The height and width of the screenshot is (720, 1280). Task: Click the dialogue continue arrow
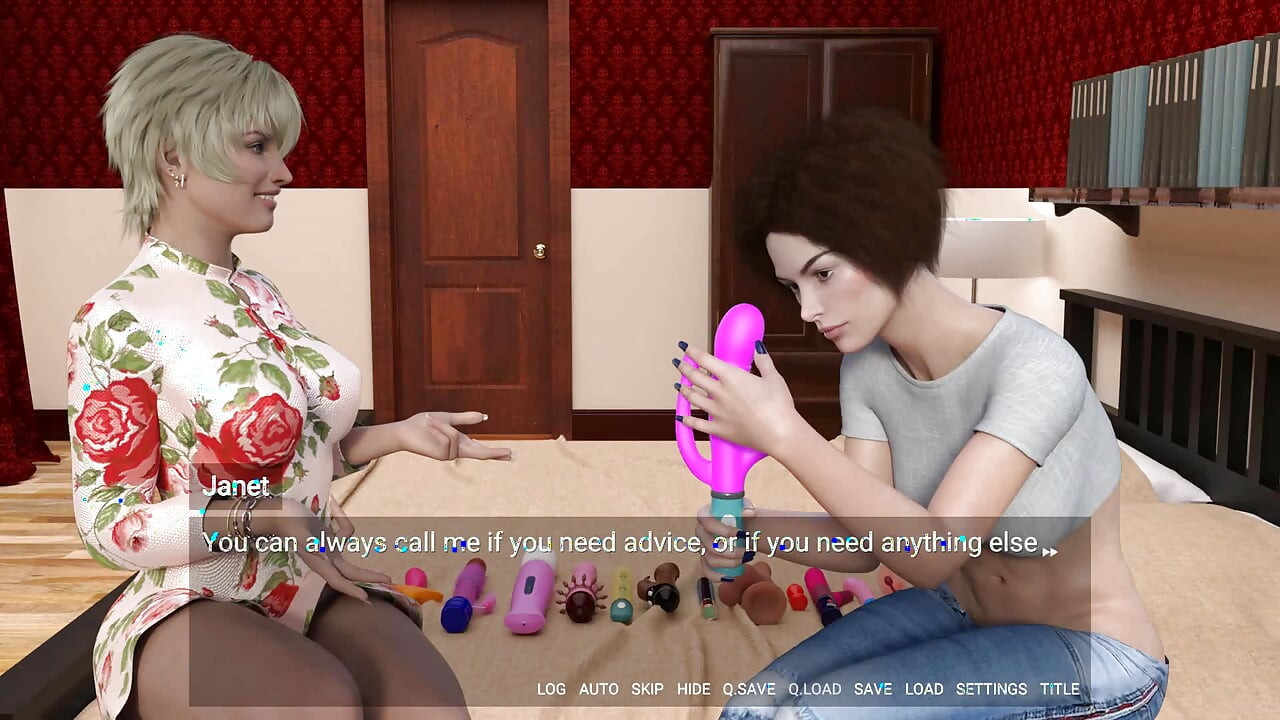point(1049,551)
